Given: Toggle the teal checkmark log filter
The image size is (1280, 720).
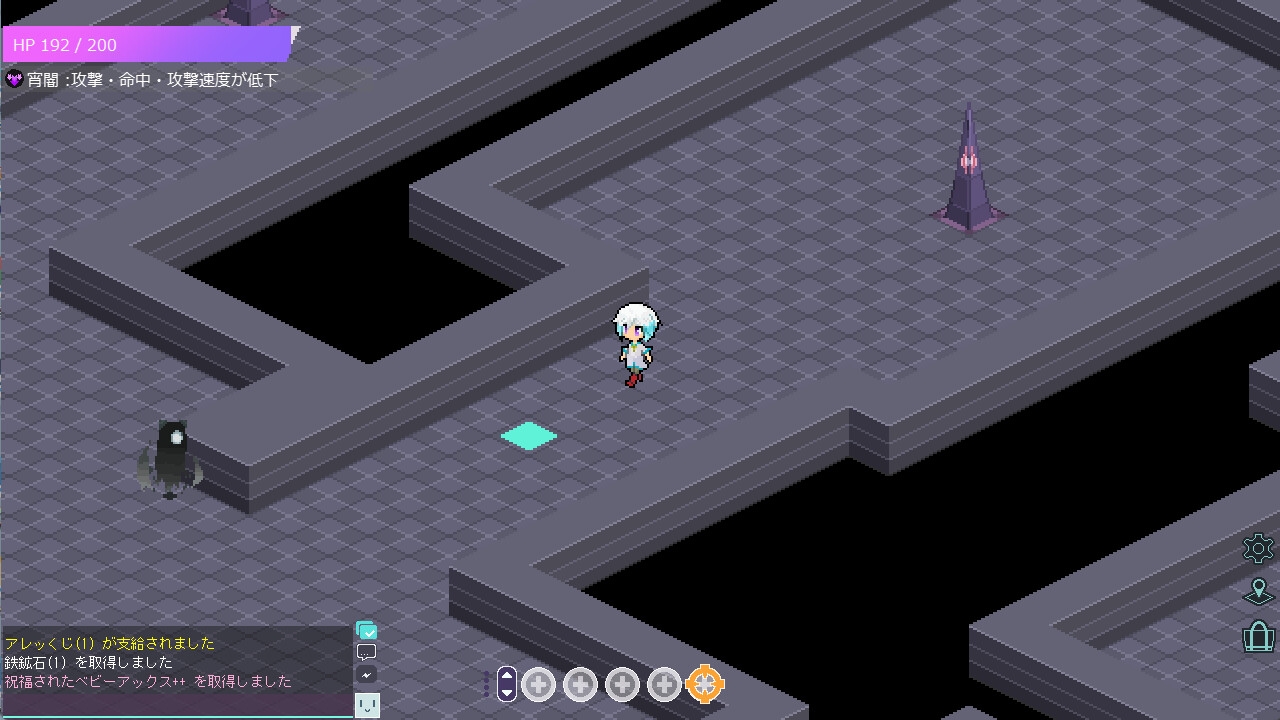Looking at the screenshot, I should 367,631.
